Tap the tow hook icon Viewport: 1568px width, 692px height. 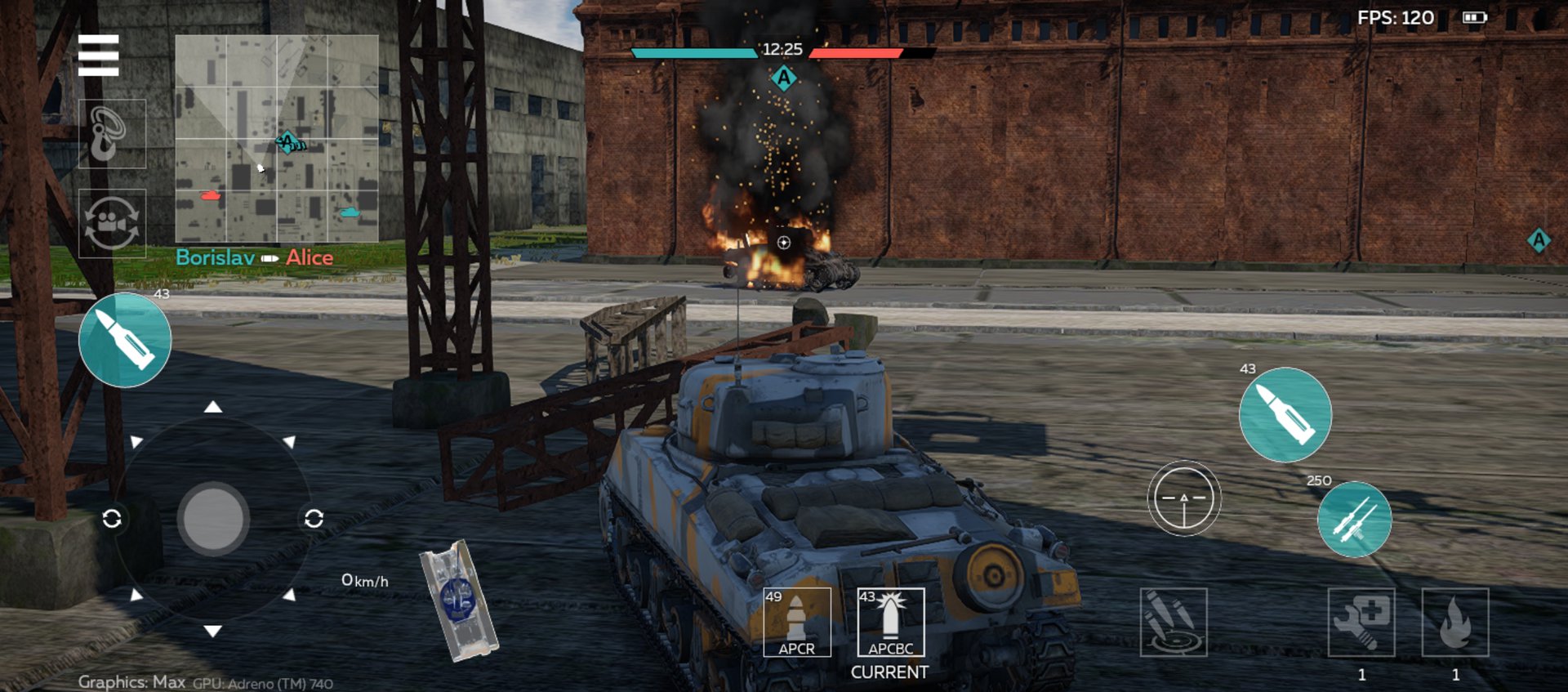[x=112, y=134]
